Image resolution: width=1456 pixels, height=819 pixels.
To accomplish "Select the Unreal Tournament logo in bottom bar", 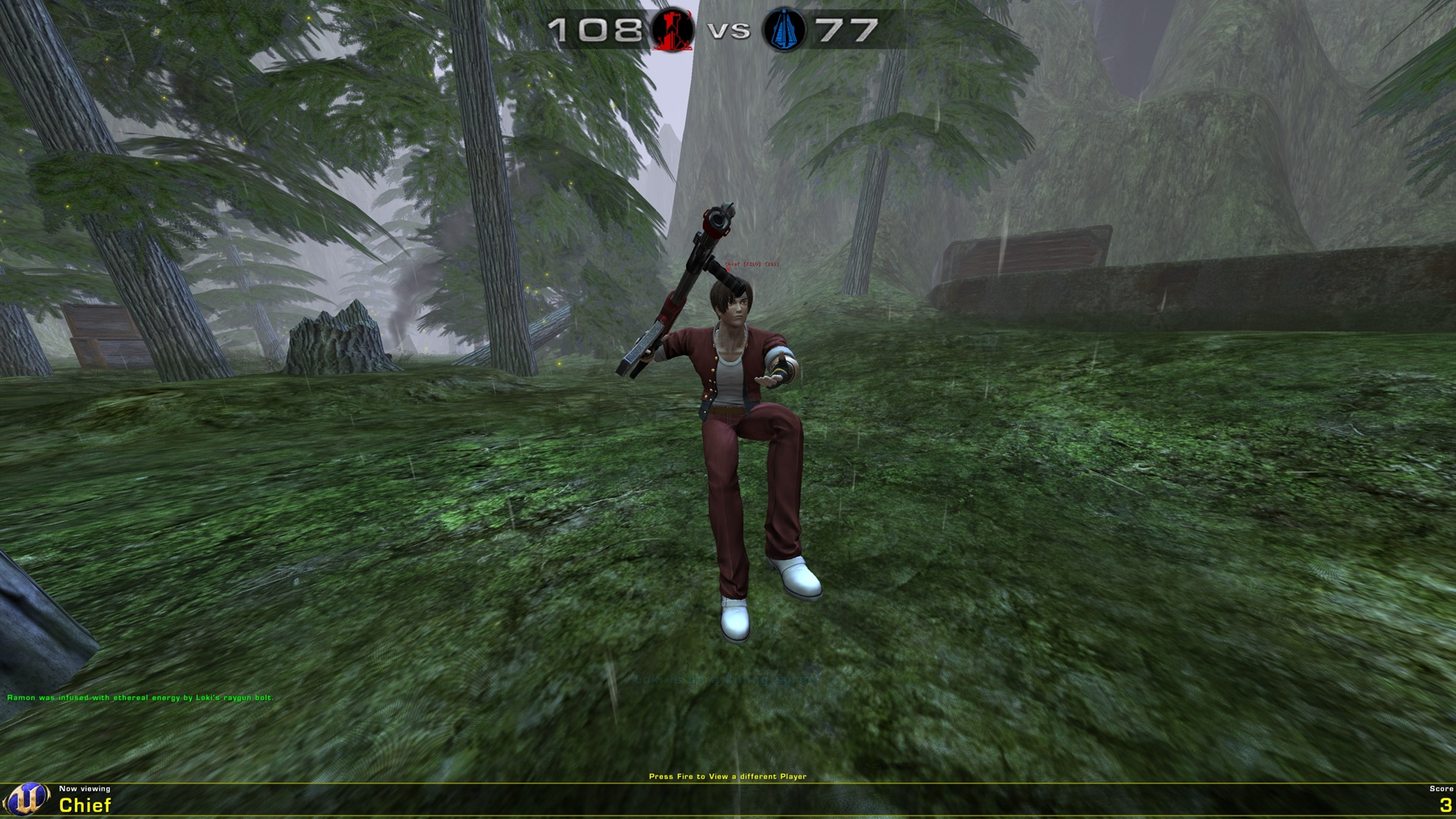I will coord(28,797).
